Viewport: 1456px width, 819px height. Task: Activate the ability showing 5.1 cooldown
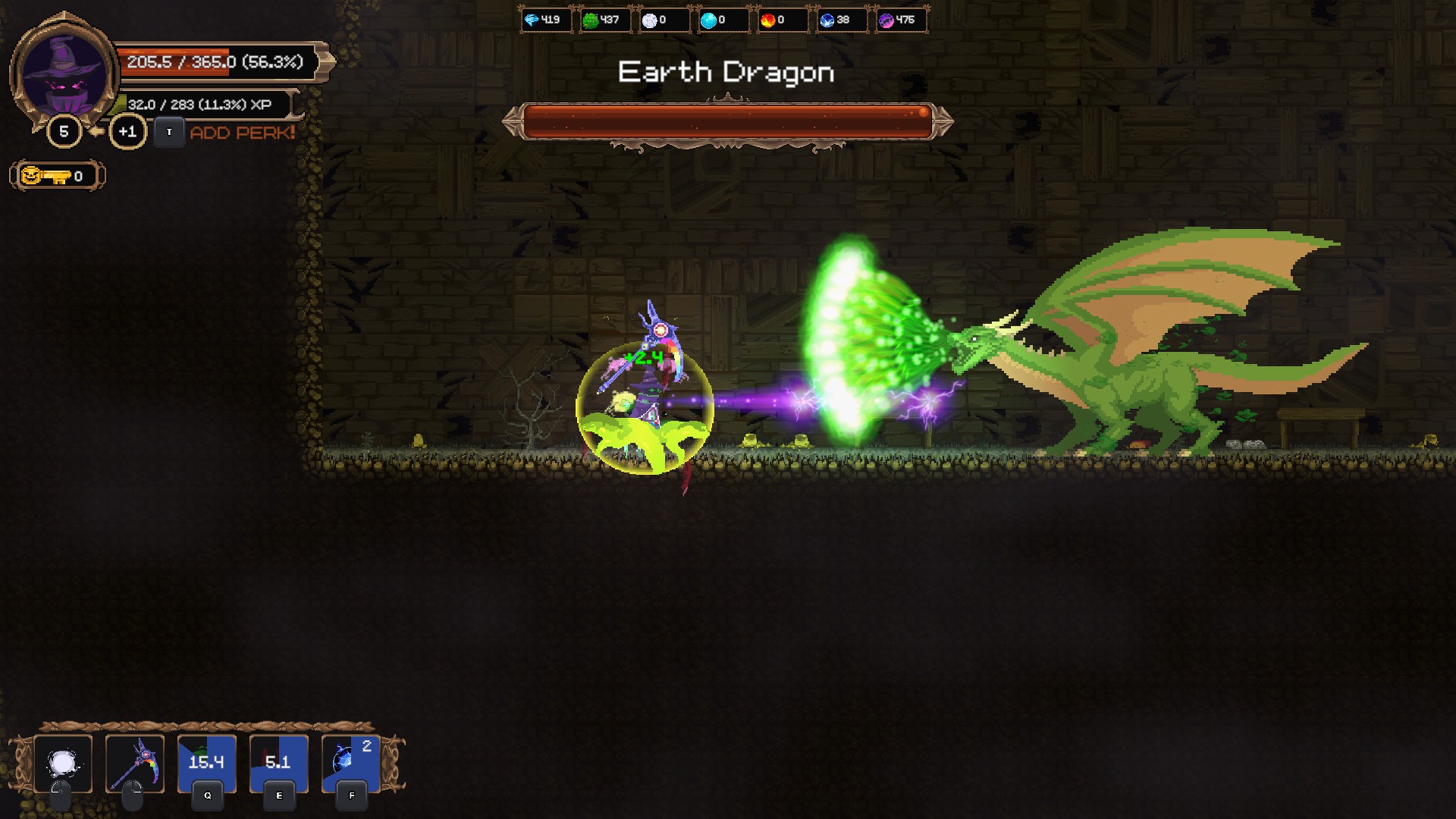click(x=278, y=763)
